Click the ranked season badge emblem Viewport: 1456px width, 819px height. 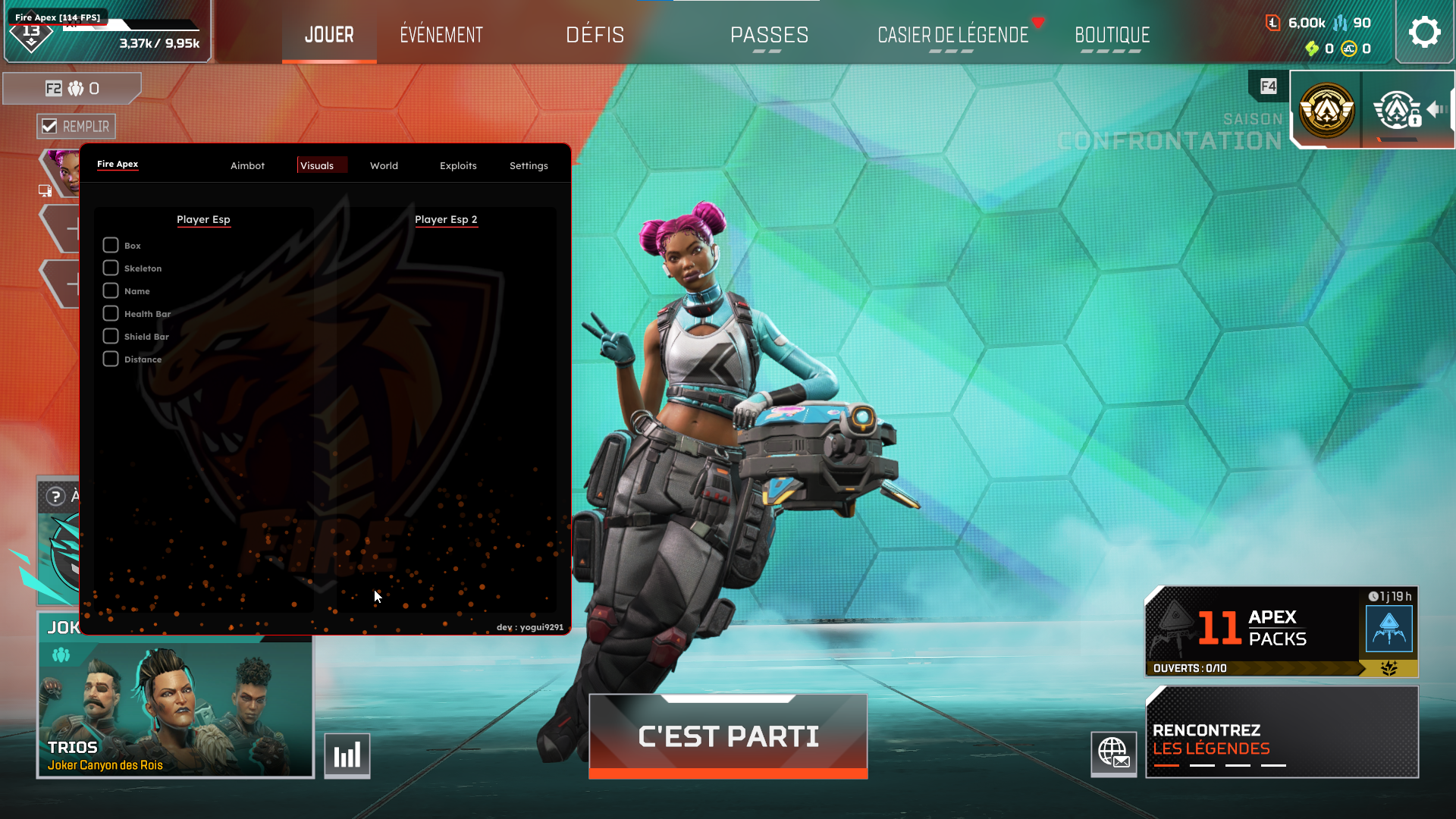pos(1326,110)
